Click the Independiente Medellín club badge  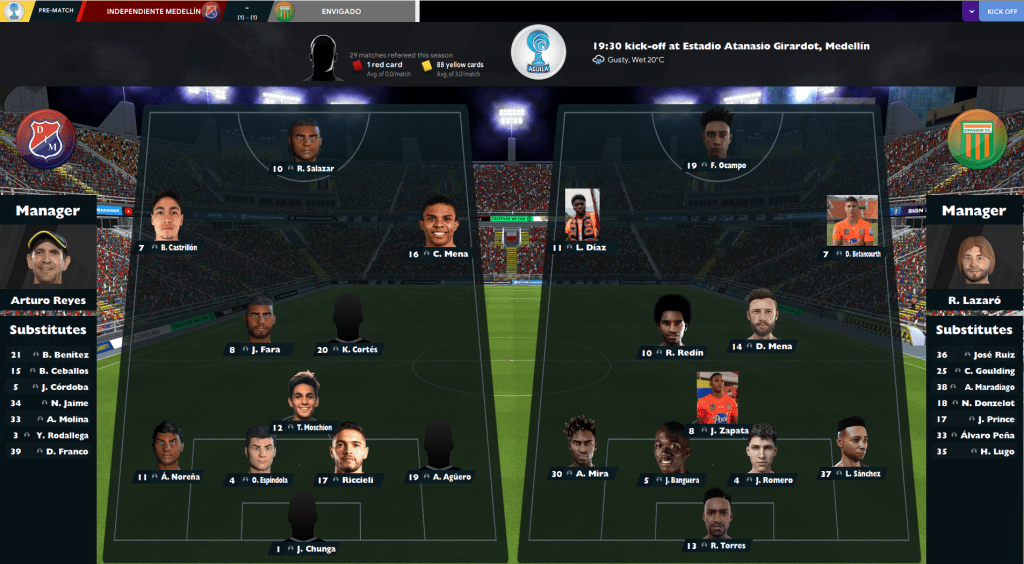click(47, 140)
